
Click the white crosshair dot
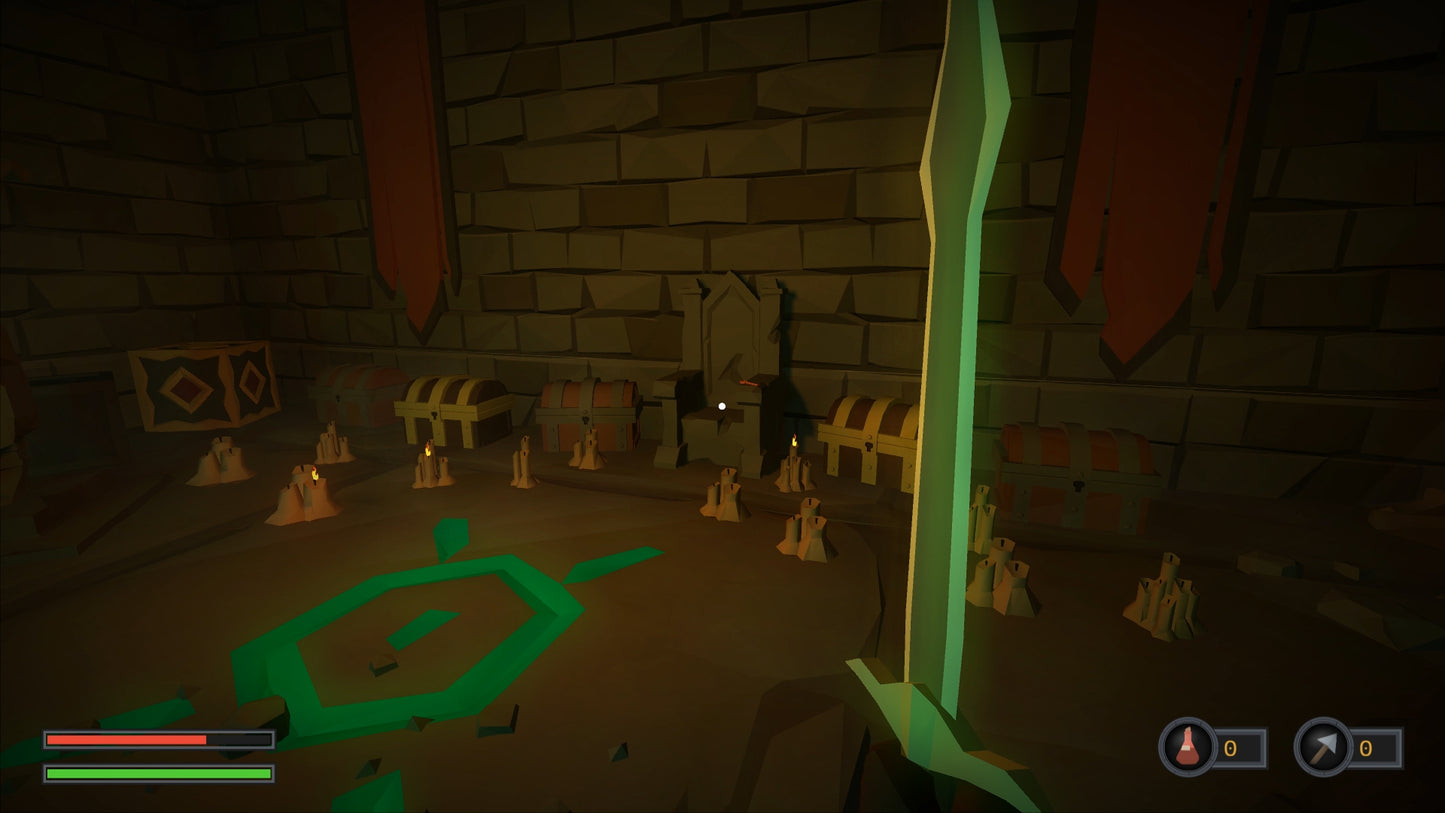(x=722, y=405)
